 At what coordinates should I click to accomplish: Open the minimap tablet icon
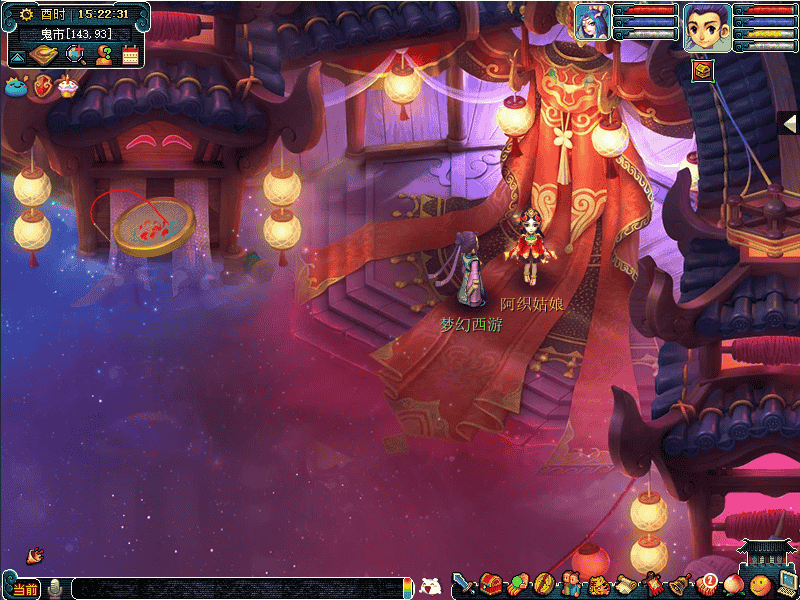41,55
